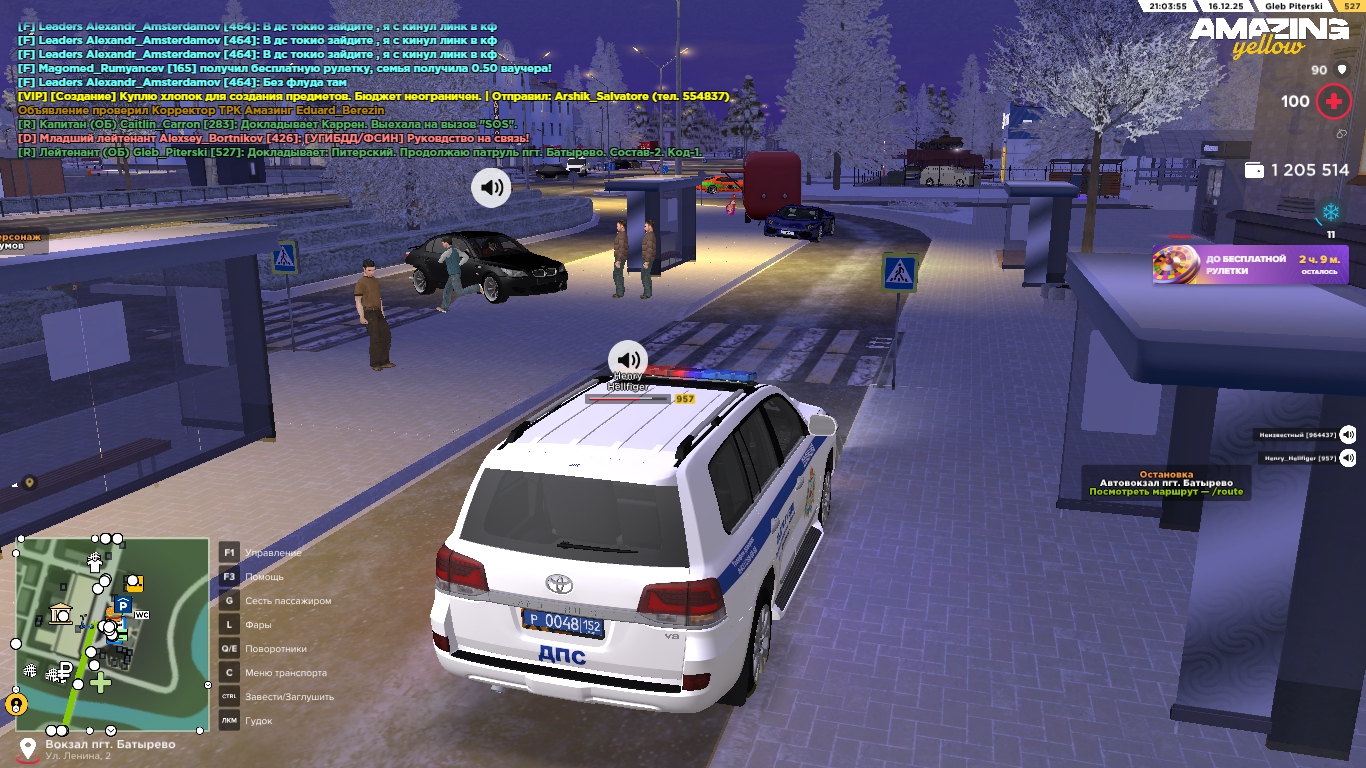Toggle voice speaker for Henry_Hellfiger [957]
1366x768 pixels.
pos(1348,458)
